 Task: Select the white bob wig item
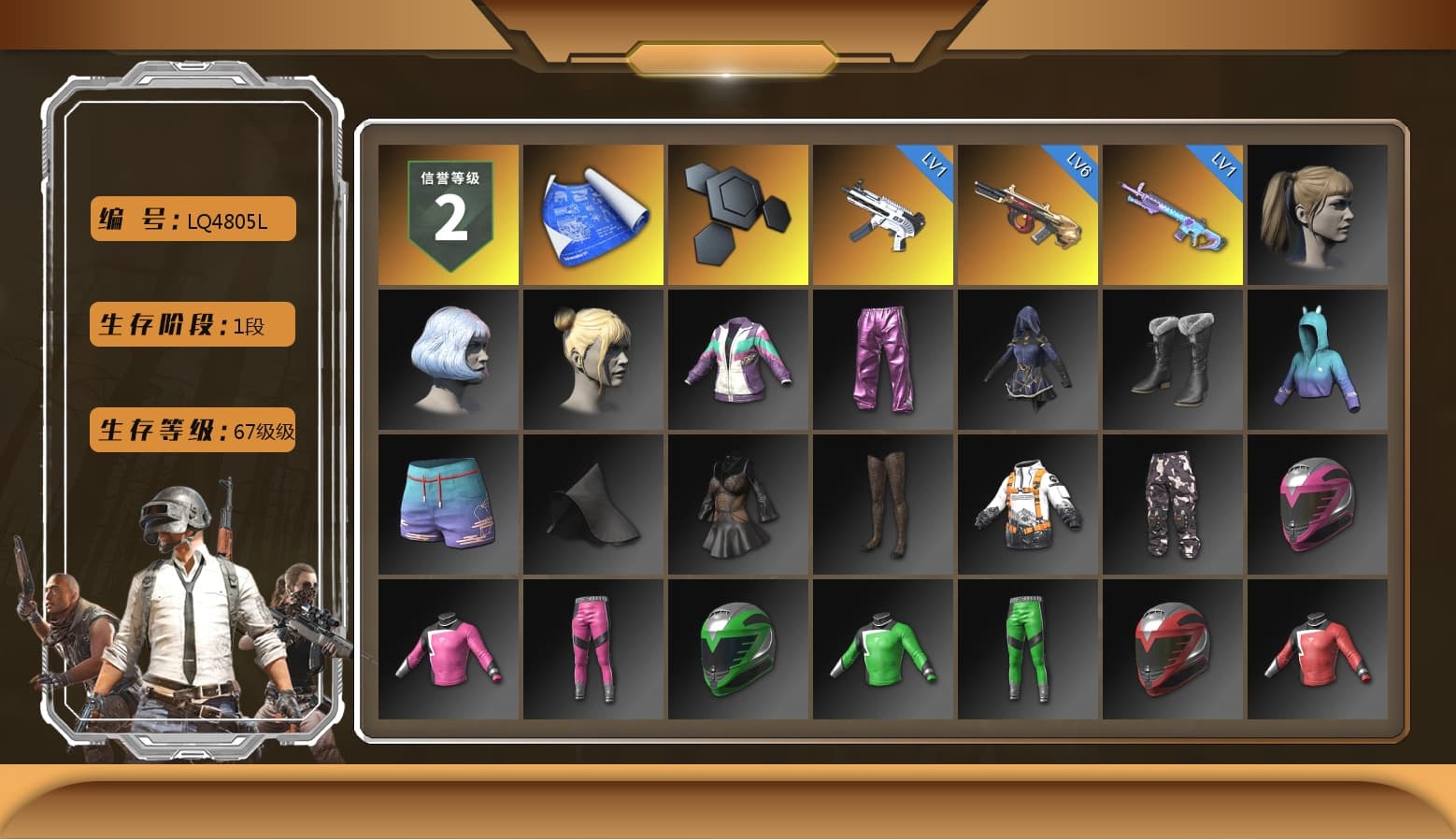click(x=447, y=360)
